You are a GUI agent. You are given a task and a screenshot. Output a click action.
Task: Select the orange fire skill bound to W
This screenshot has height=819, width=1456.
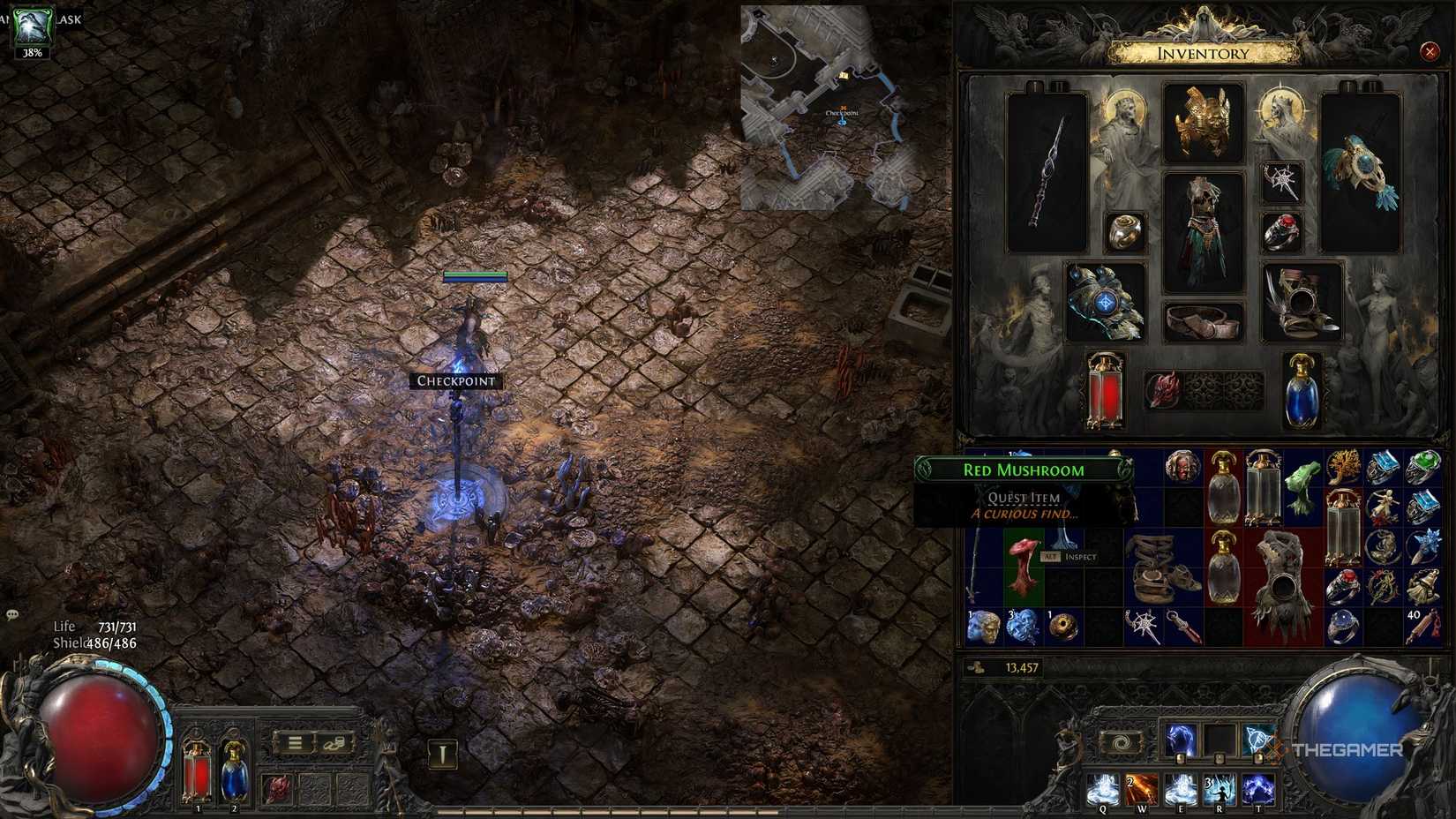click(1143, 787)
